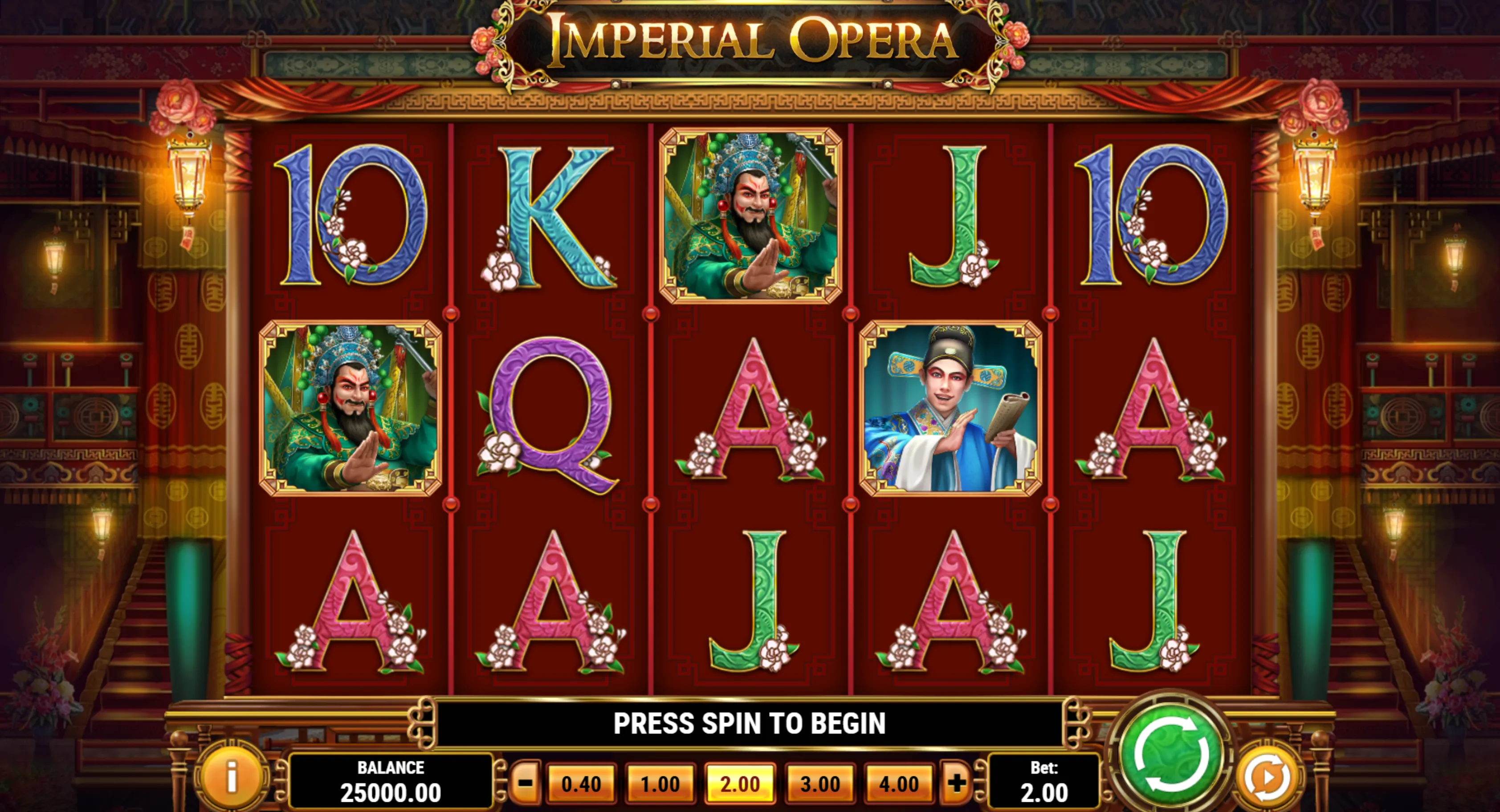
Task: Pick the 2.00 bet amount
Action: click(x=739, y=784)
